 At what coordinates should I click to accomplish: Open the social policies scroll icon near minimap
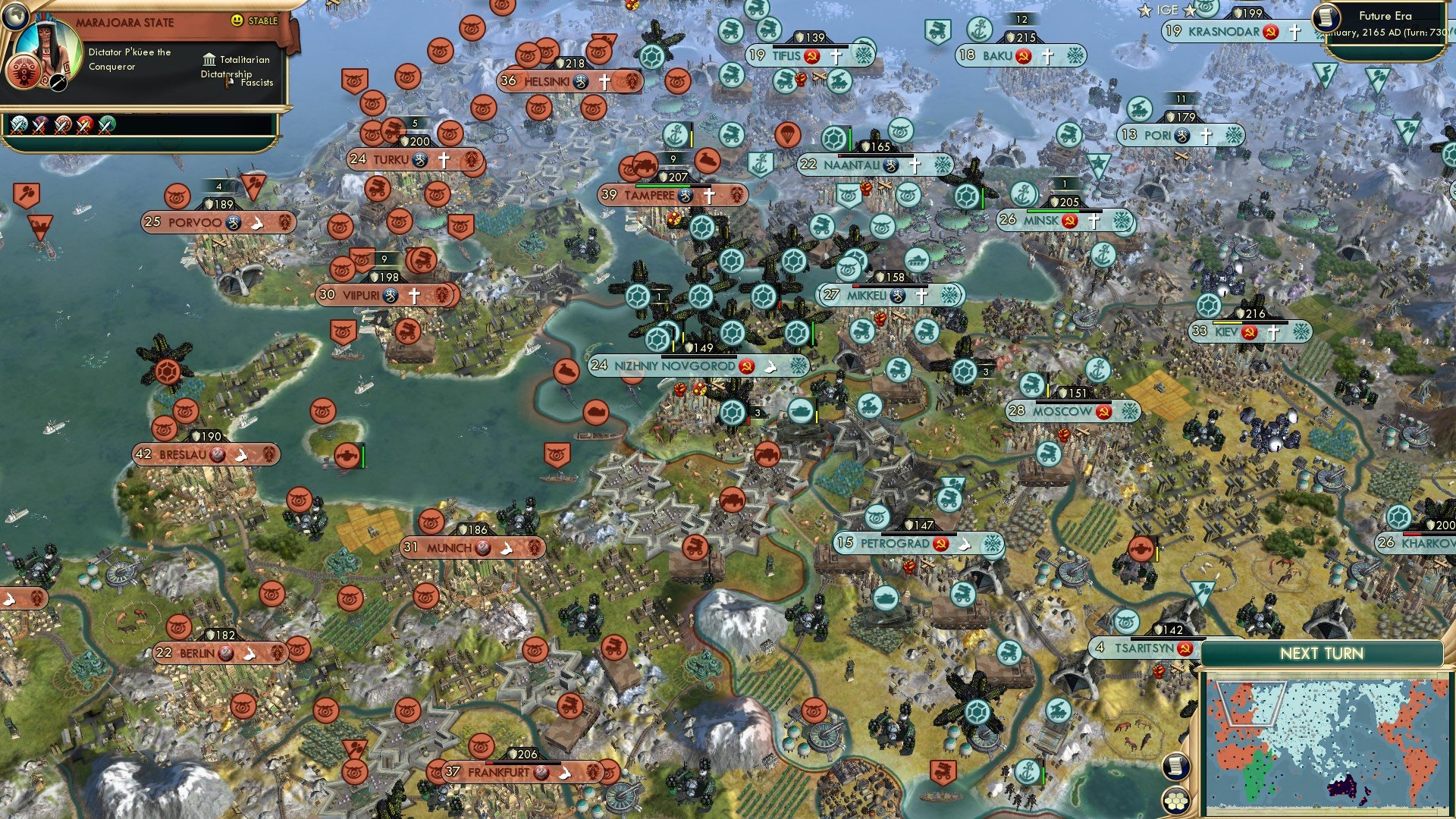point(1175,765)
